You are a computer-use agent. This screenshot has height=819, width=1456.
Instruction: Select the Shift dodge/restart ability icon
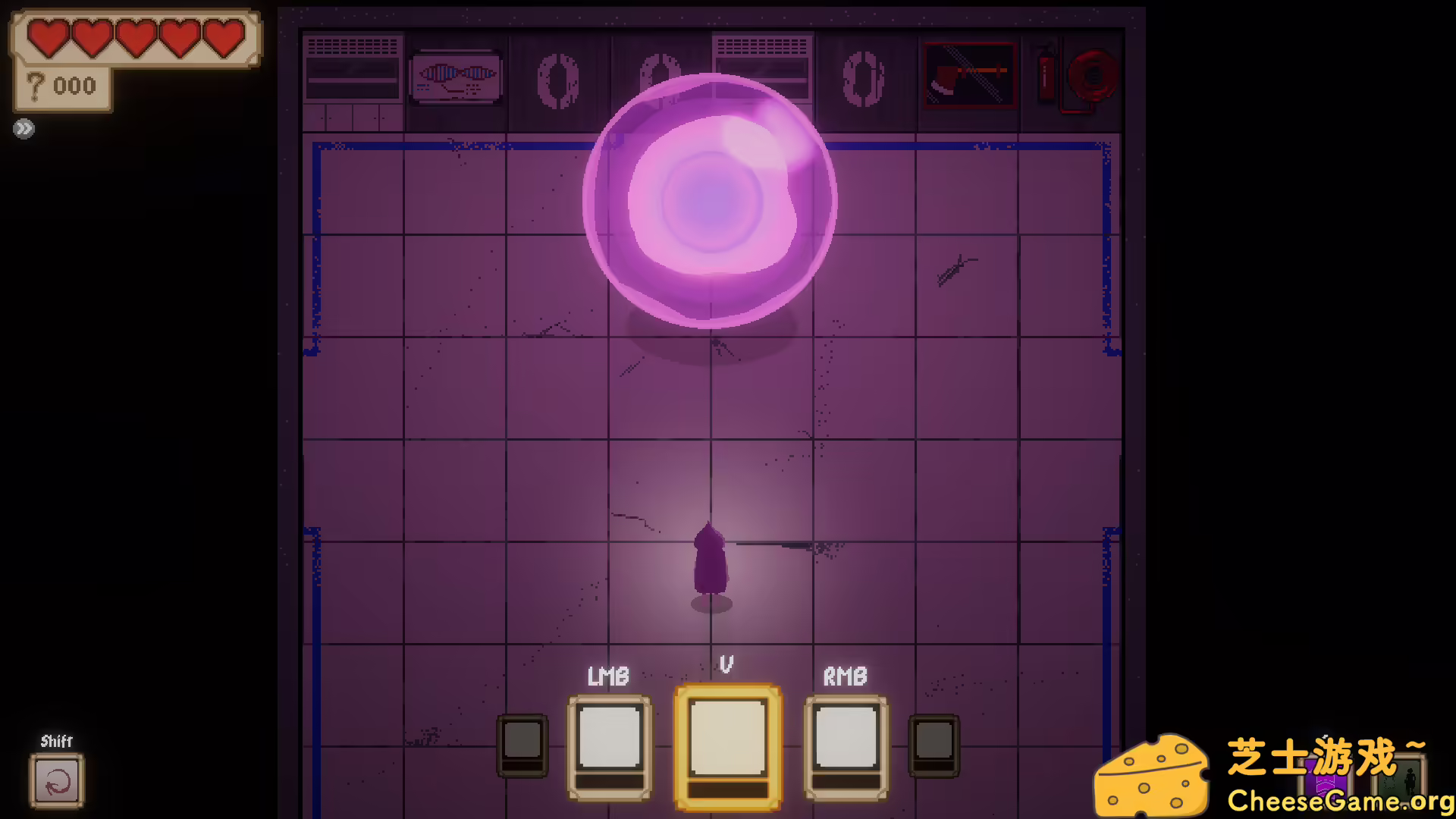[x=57, y=782]
